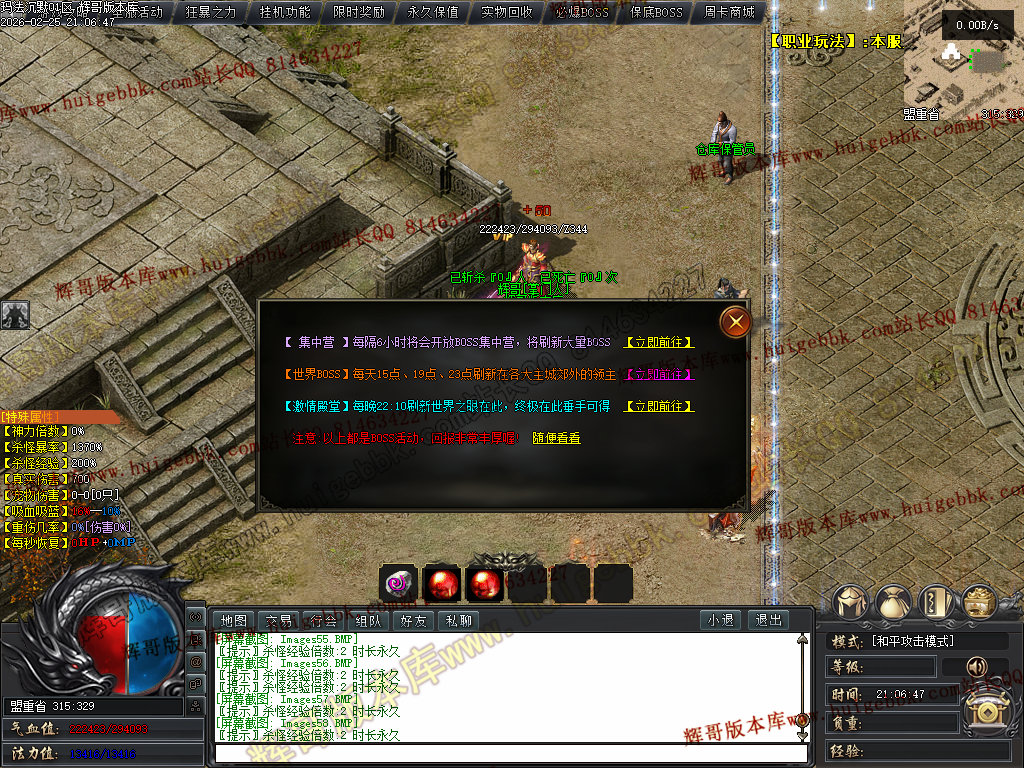Open the 保底BOSS menu

656,13
